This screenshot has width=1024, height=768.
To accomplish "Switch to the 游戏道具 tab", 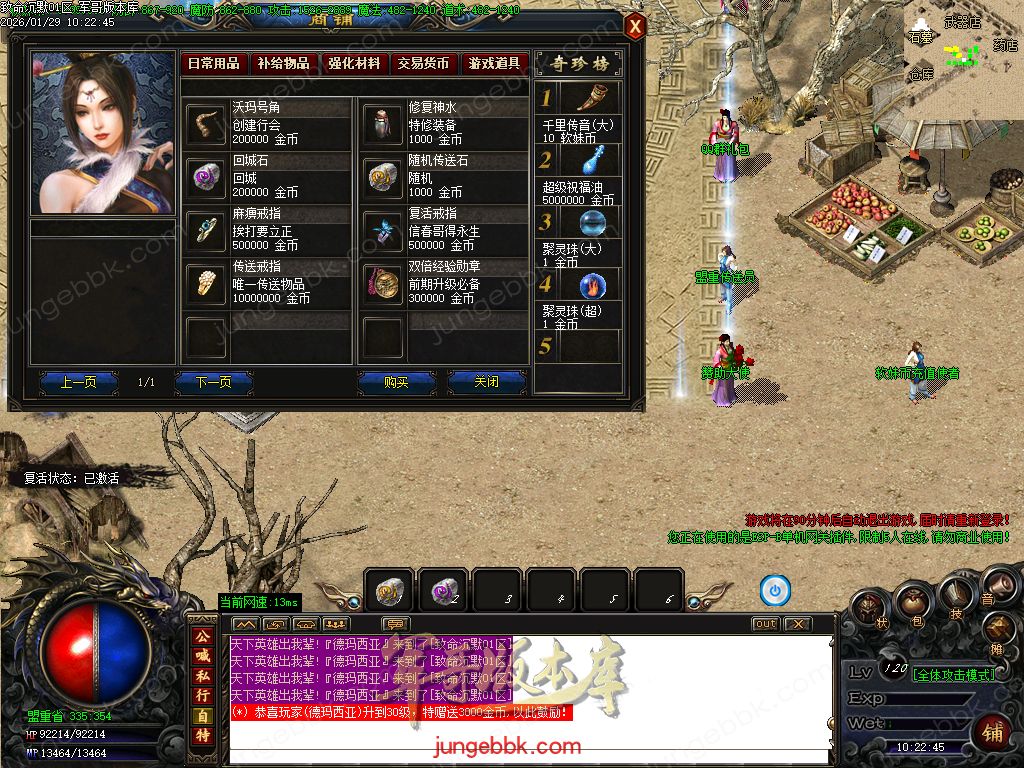I will [494, 63].
